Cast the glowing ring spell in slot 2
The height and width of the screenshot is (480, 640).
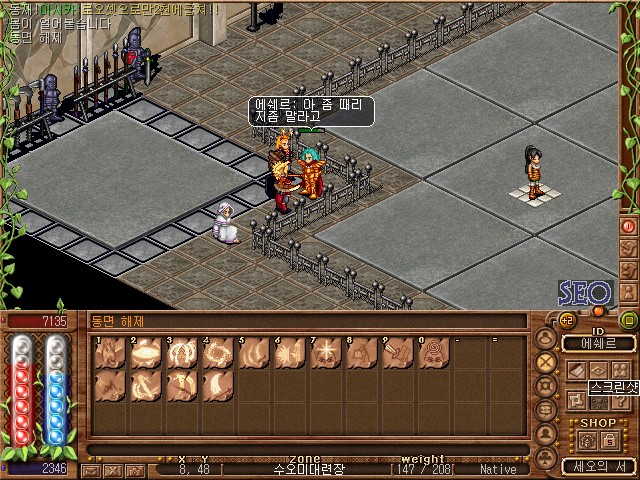tap(146, 352)
